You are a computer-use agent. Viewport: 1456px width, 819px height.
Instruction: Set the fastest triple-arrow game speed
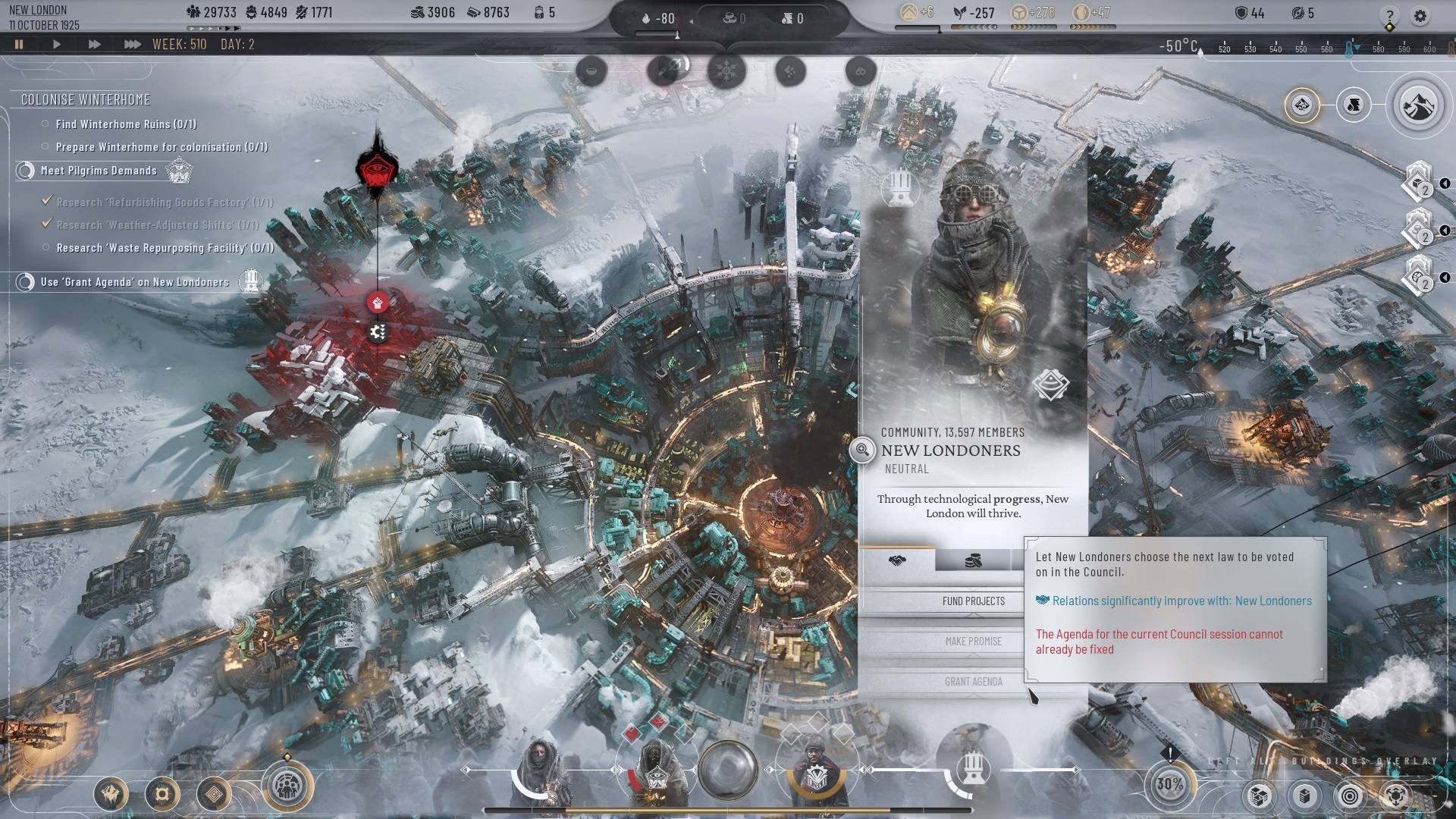tap(132, 45)
